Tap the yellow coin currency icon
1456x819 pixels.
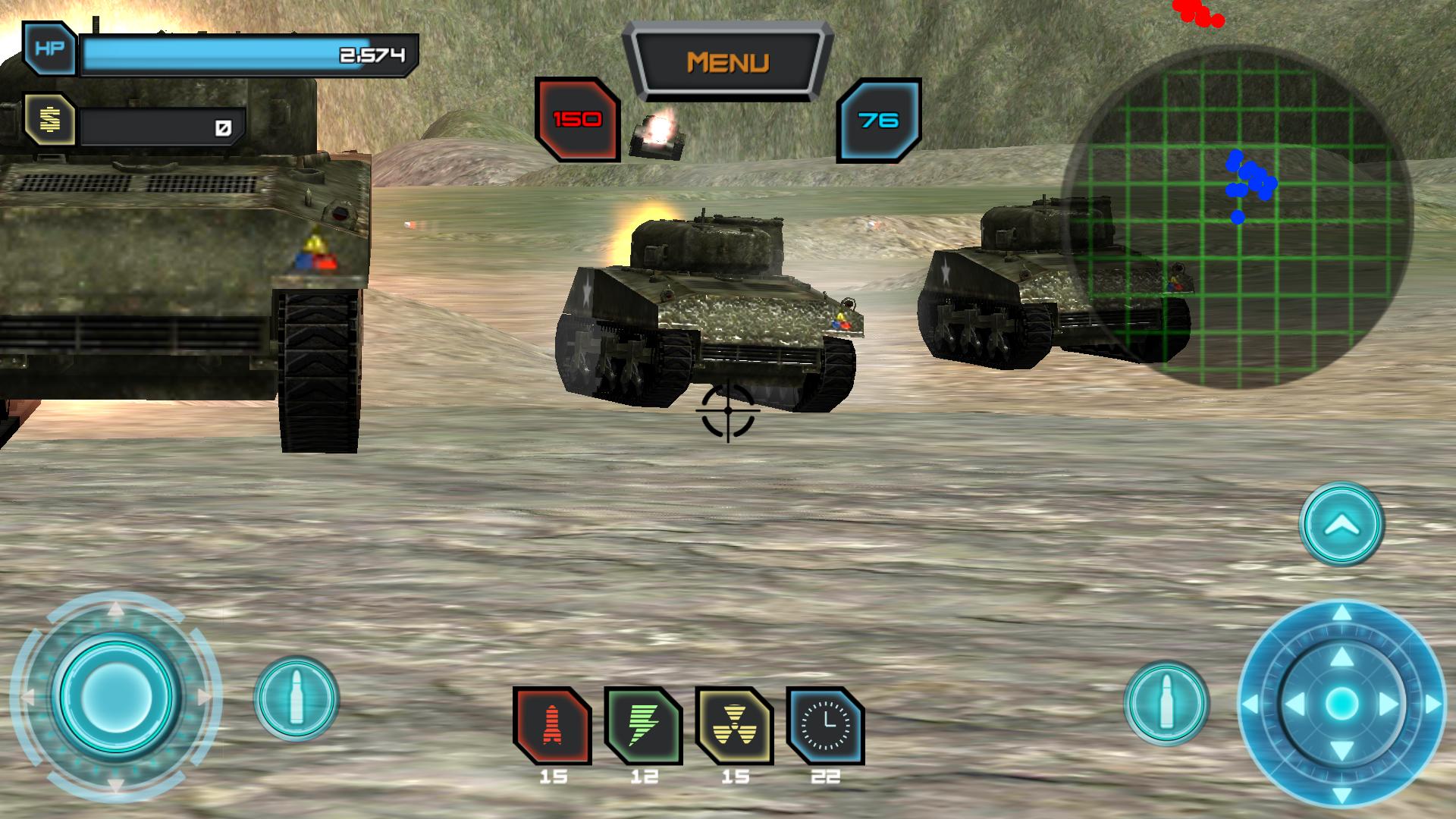50,119
